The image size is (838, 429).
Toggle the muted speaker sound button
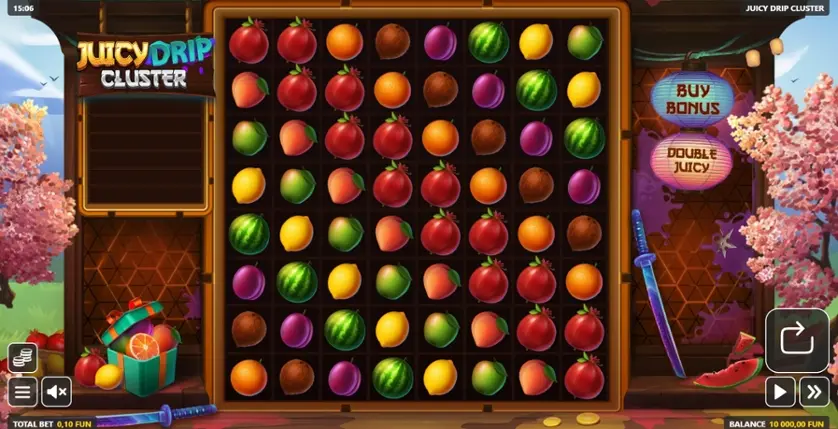click(x=56, y=391)
